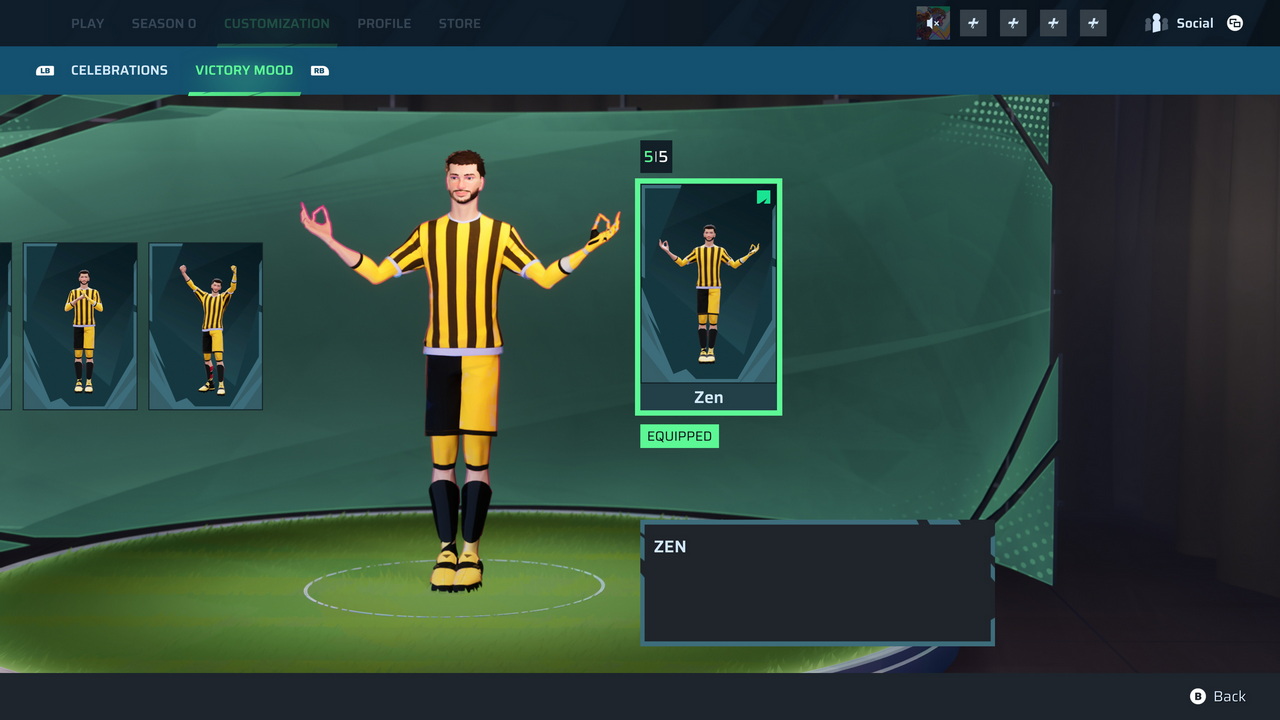Go to the Profile tab
Image resolution: width=1280 pixels, height=720 pixels.
pos(384,23)
